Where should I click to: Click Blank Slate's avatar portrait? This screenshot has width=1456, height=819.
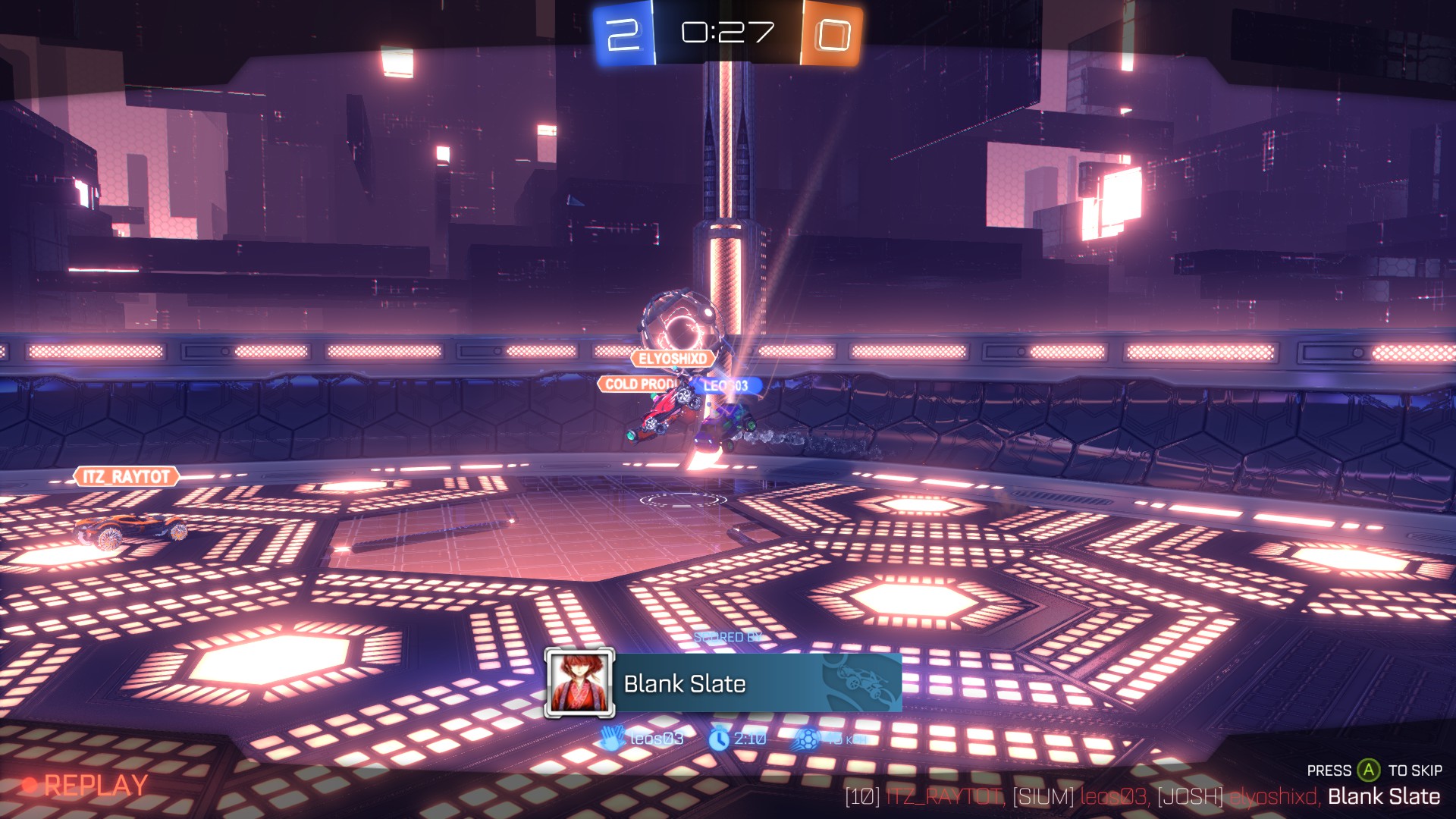click(x=579, y=683)
